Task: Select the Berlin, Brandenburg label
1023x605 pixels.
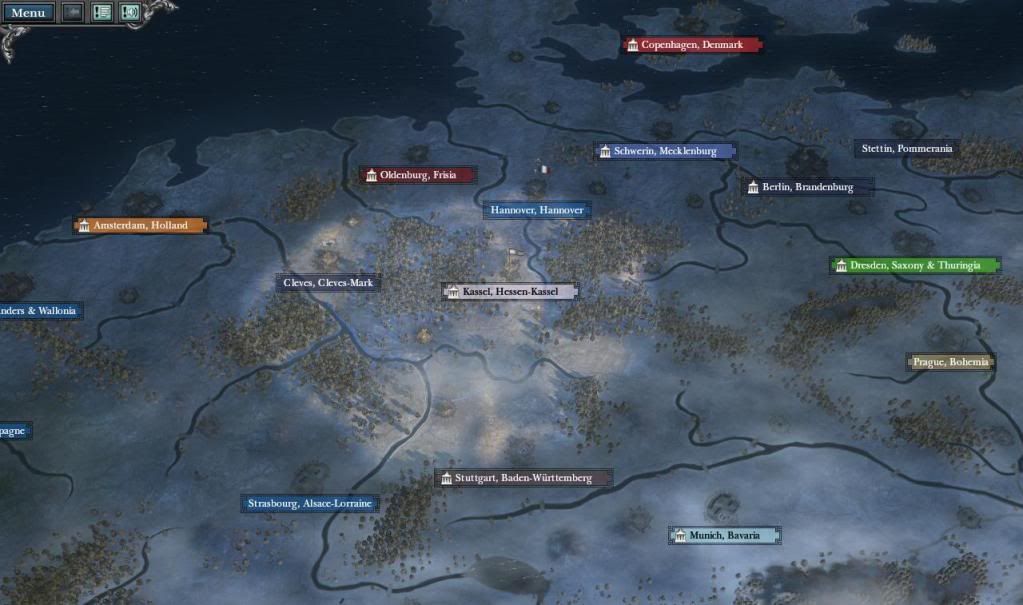Action: pos(808,187)
